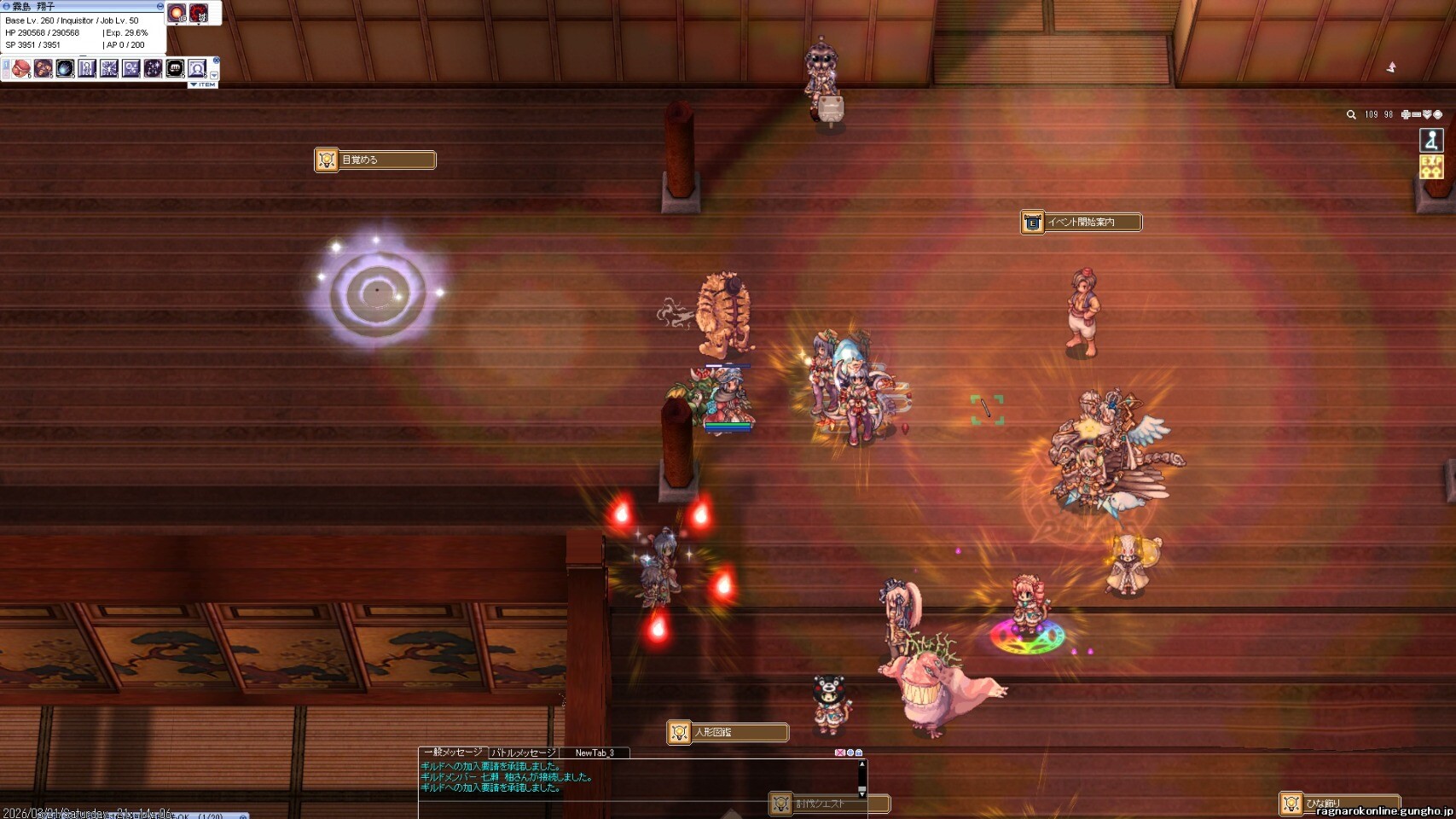Click the EXP boost status icon
The image size is (1456, 819).
pyautogui.click(x=1430, y=166)
